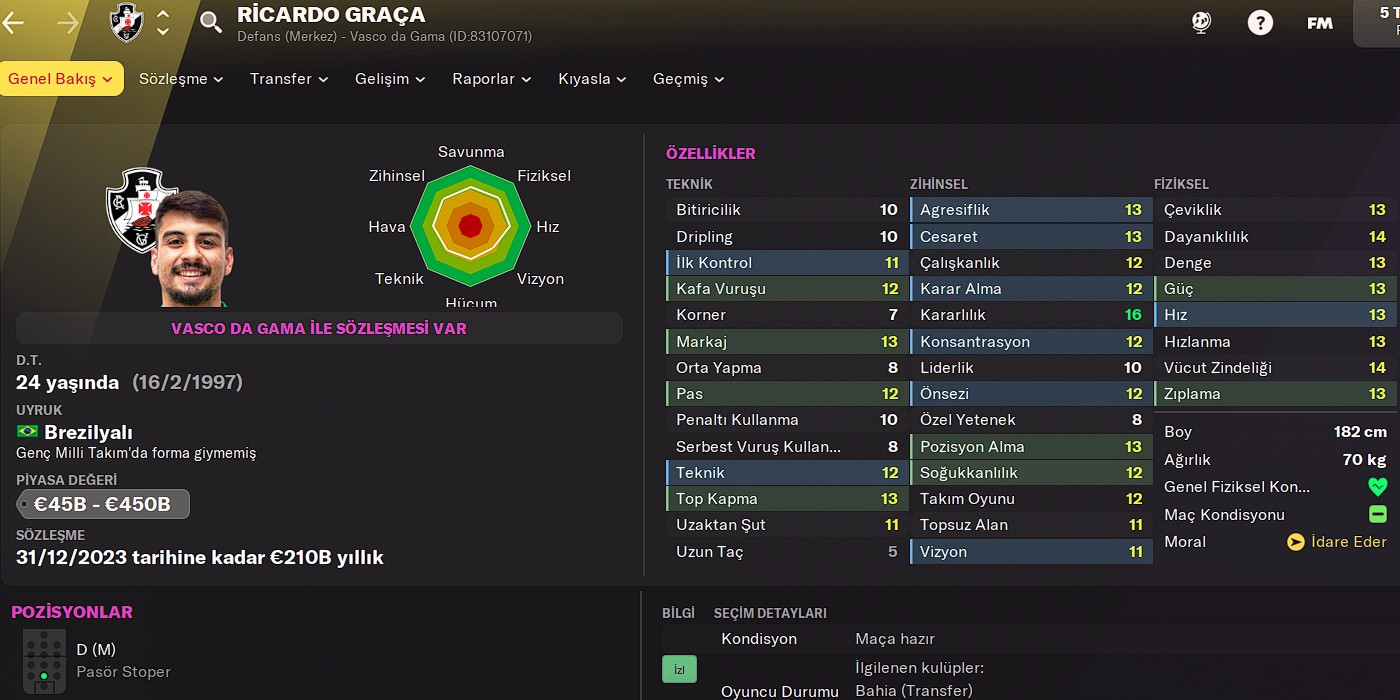The width and height of the screenshot is (1400, 700).
Task: Expand the Sözleşme dropdown menu
Action: point(181,79)
